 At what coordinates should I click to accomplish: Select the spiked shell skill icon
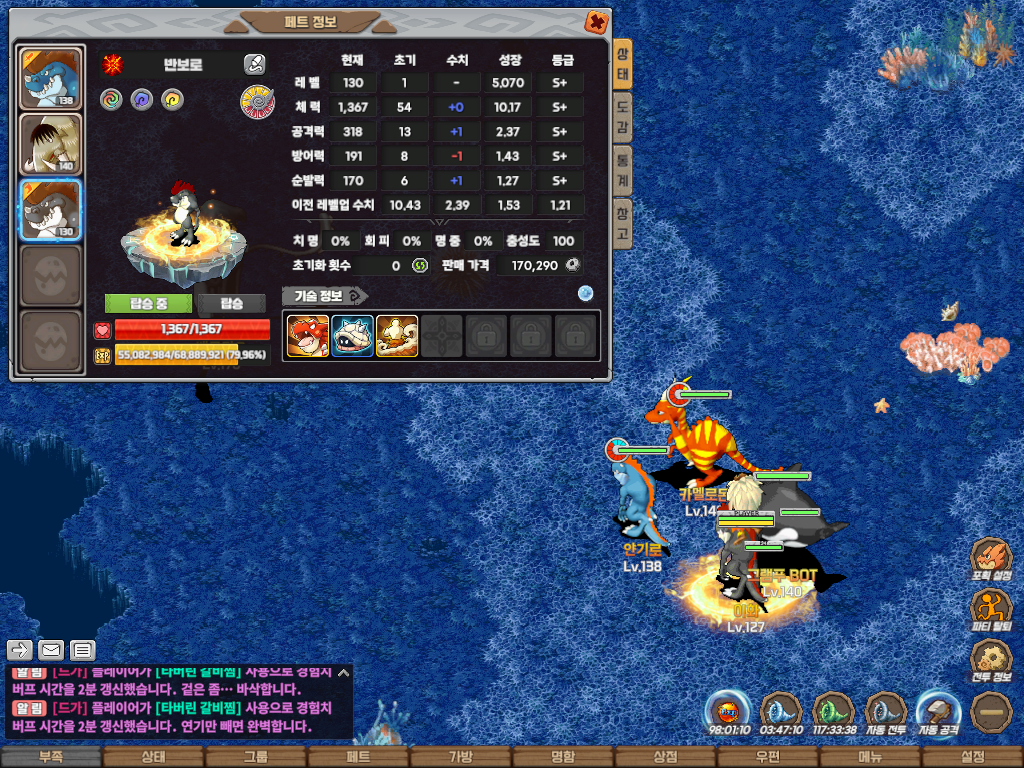(352, 337)
